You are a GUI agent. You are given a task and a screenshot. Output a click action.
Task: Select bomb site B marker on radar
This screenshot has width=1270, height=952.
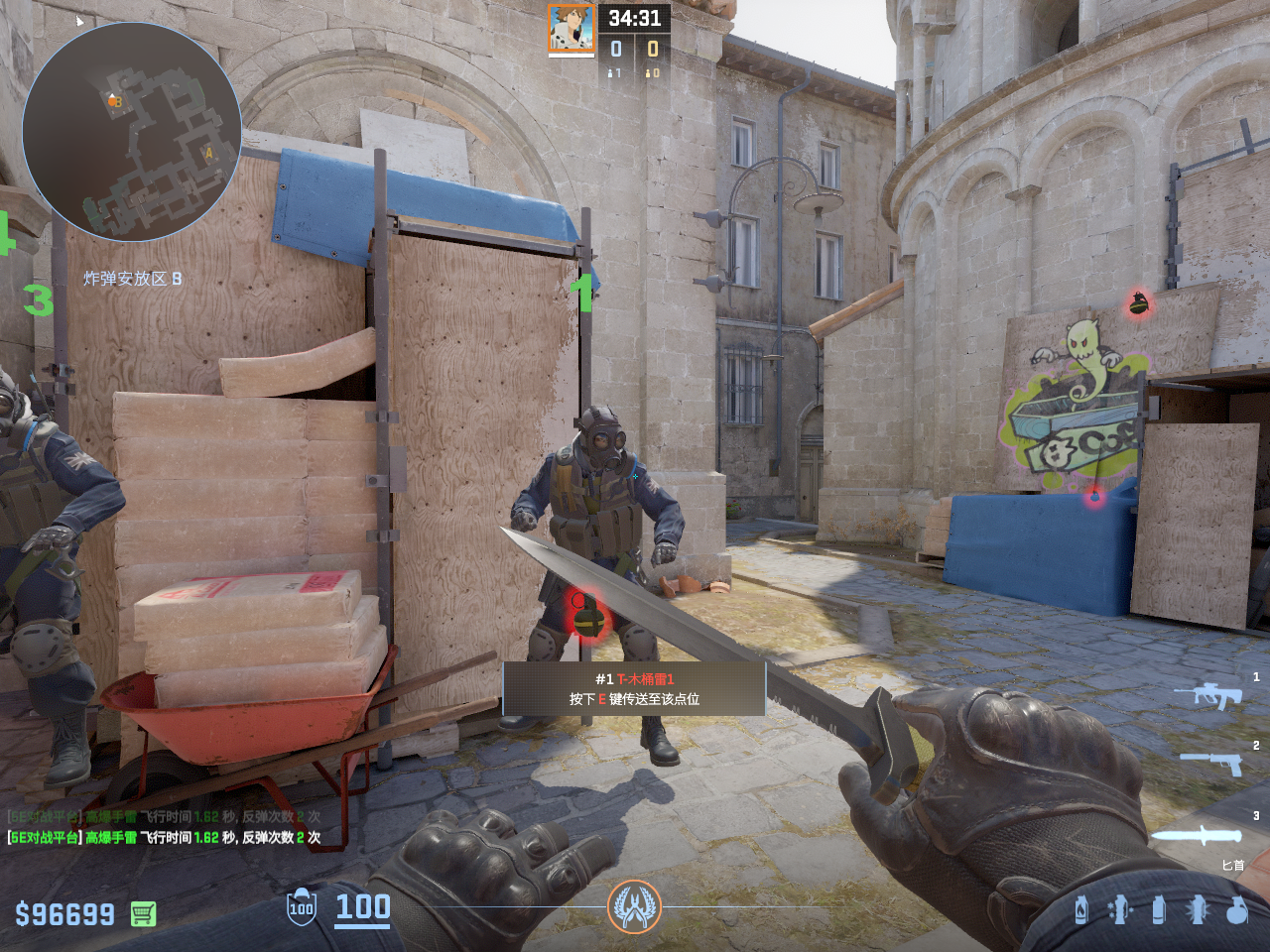pyautogui.click(x=116, y=101)
